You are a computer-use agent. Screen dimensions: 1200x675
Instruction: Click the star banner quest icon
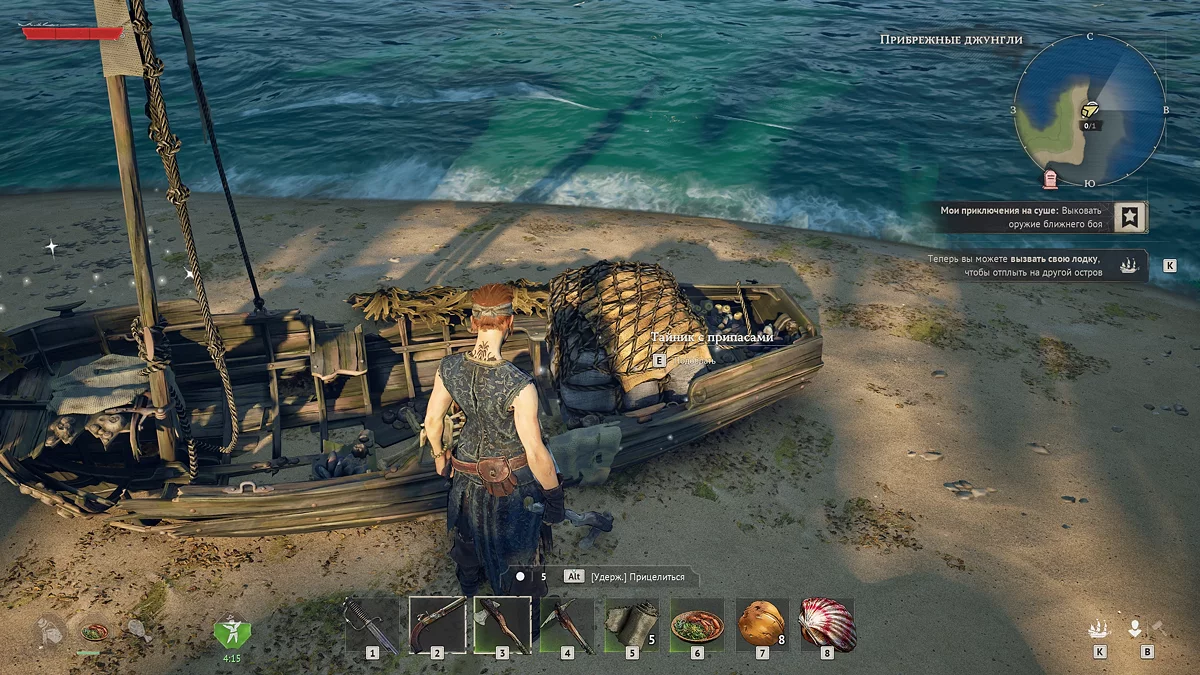1129,217
